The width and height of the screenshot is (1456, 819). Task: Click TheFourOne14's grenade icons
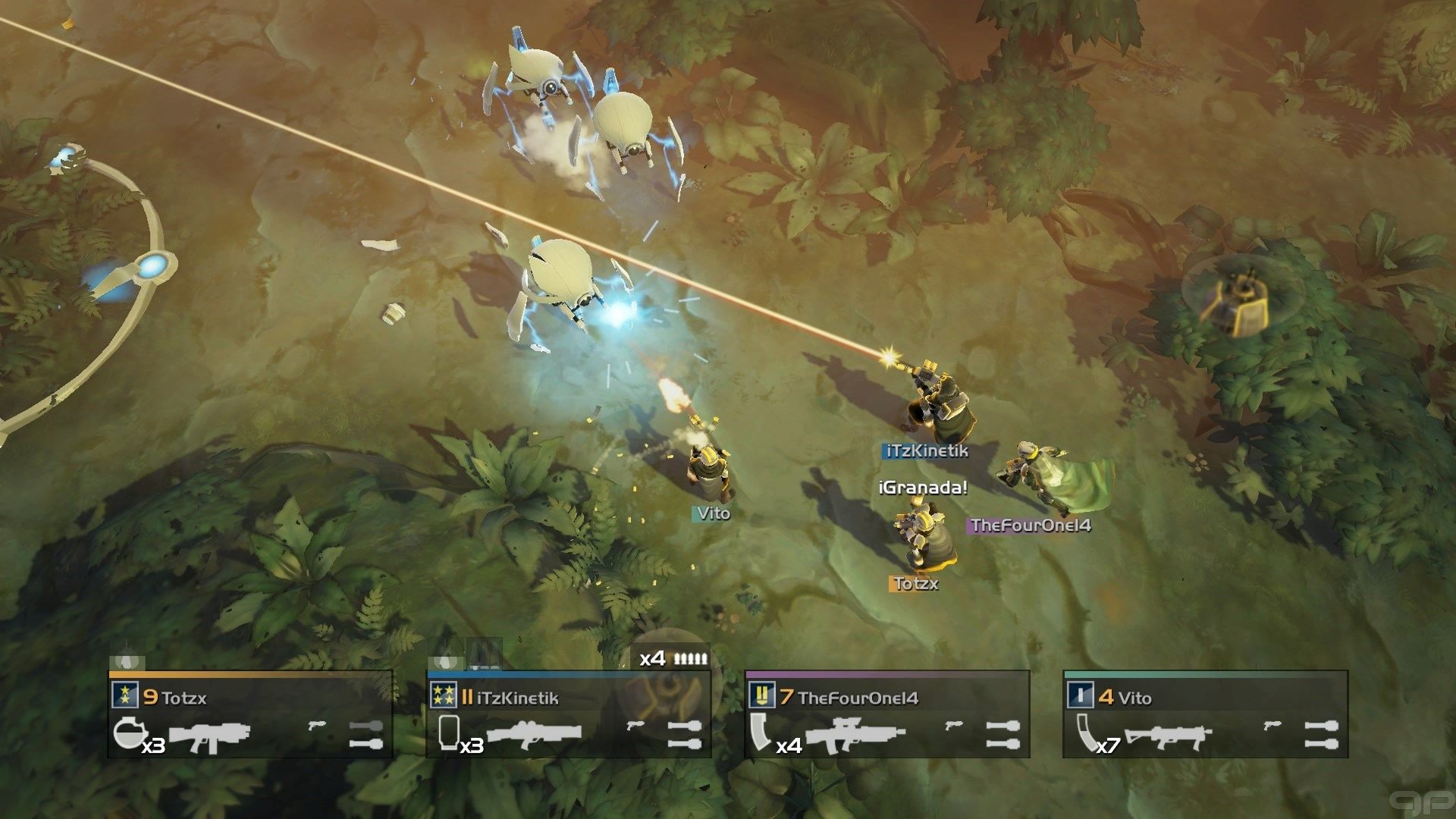[1003, 735]
